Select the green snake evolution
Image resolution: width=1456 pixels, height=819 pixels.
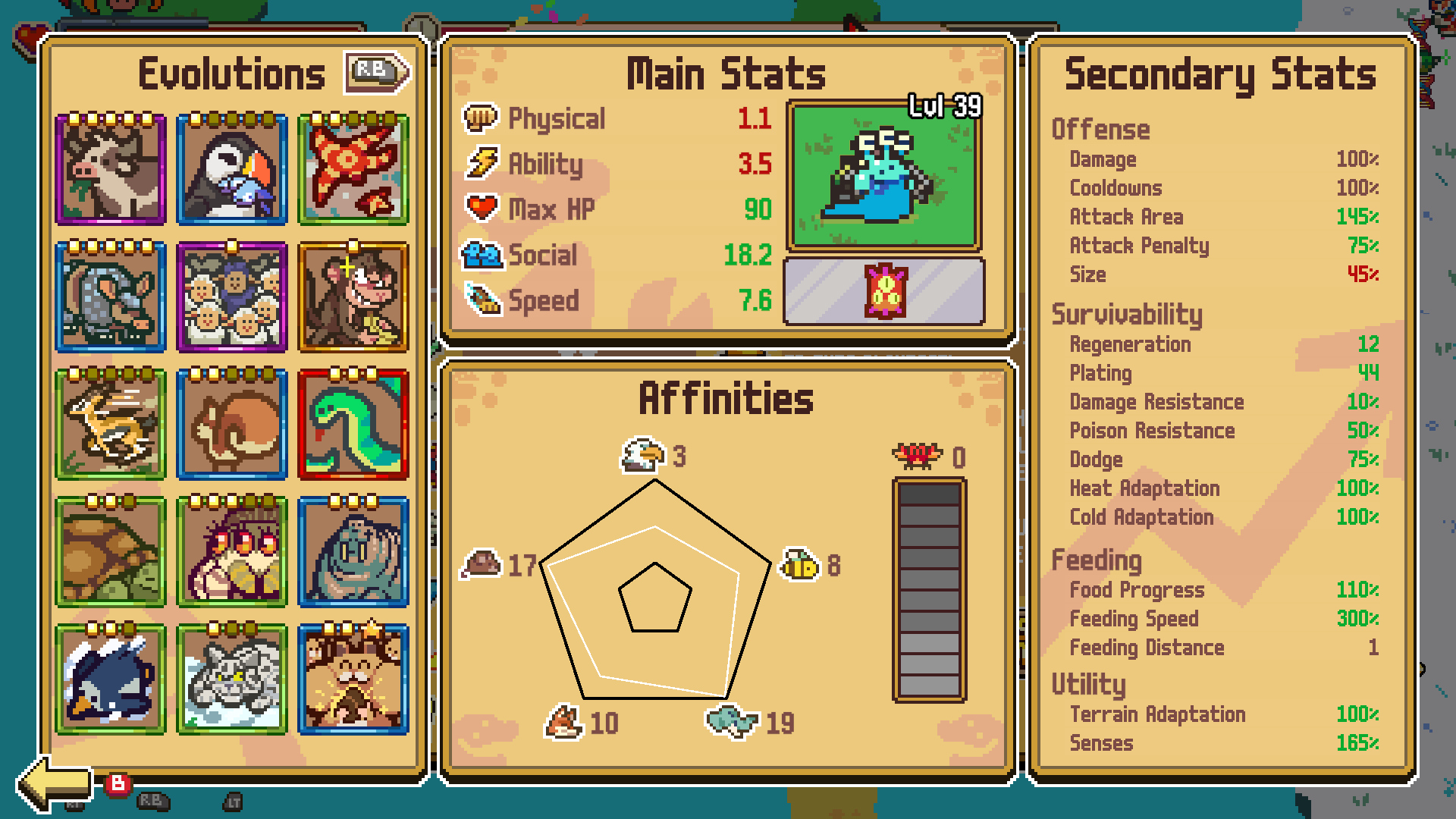coord(353,425)
